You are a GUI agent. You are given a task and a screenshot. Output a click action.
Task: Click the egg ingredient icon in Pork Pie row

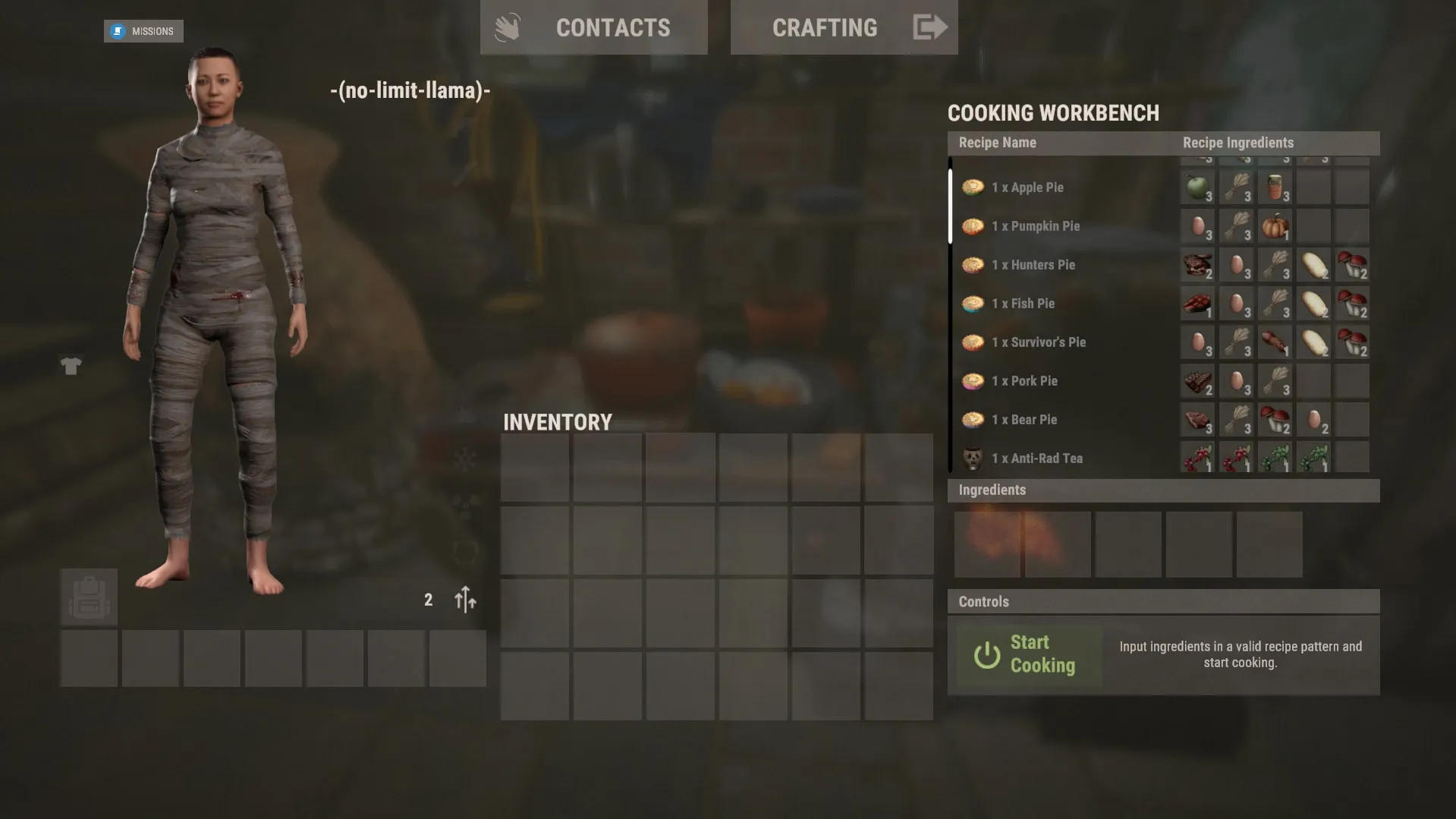(x=1237, y=380)
